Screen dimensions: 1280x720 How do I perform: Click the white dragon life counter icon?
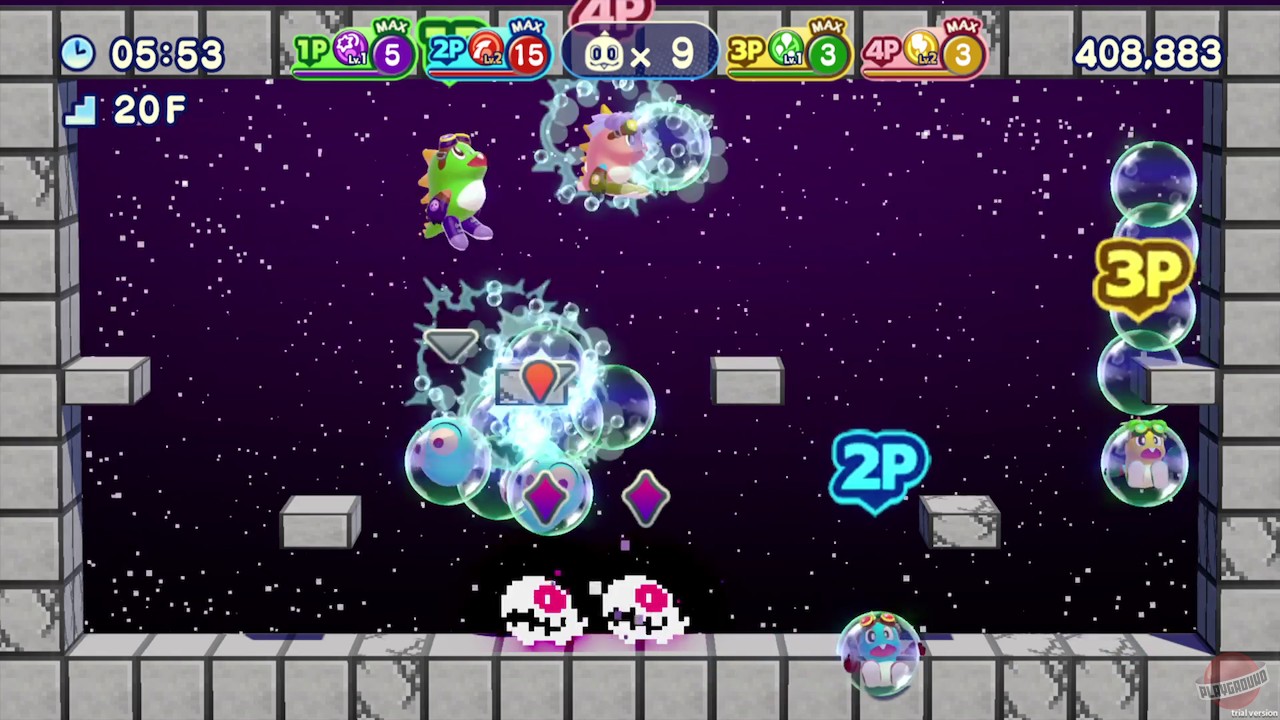click(603, 54)
